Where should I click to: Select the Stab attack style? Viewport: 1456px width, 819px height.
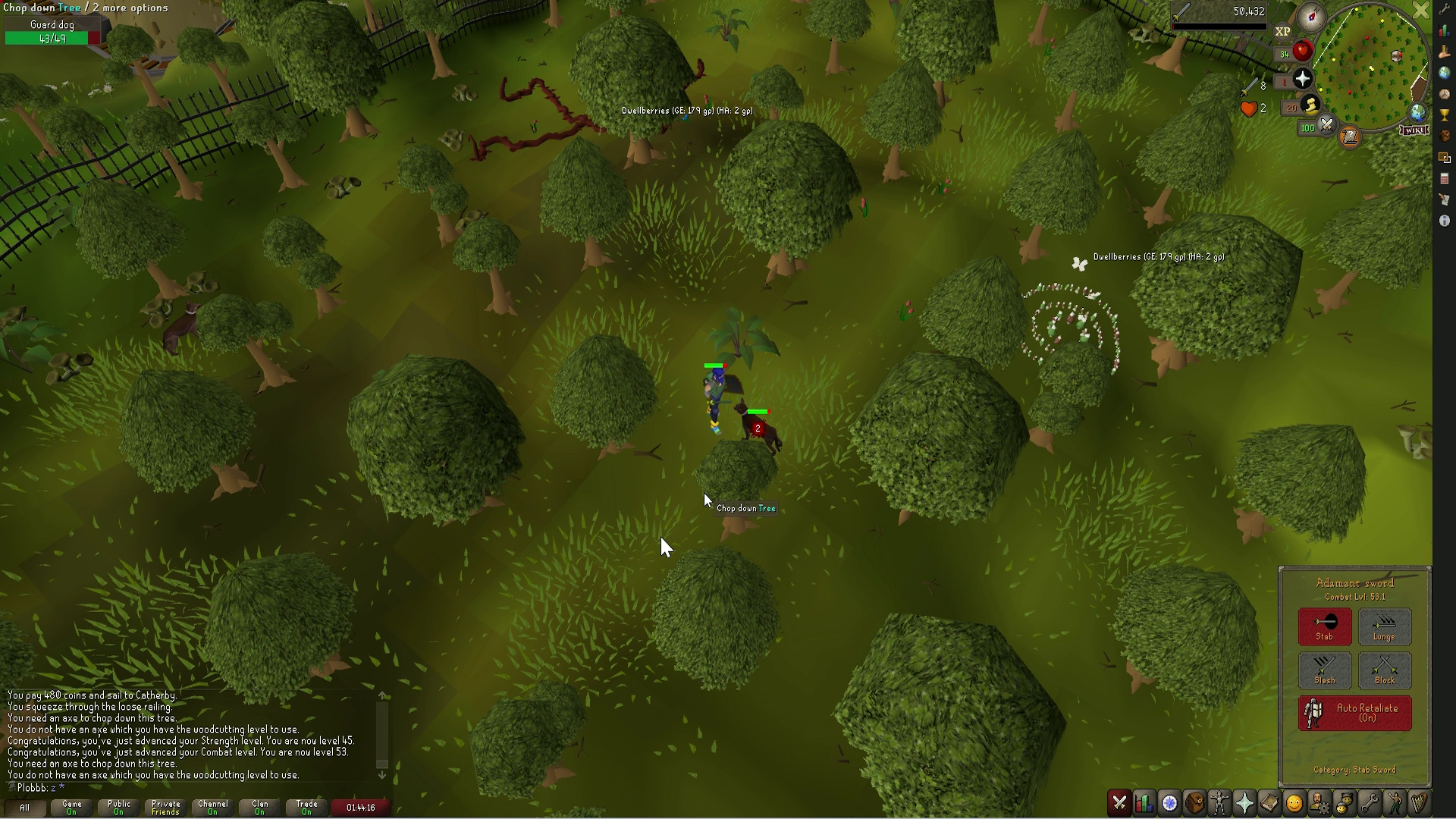[1324, 626]
